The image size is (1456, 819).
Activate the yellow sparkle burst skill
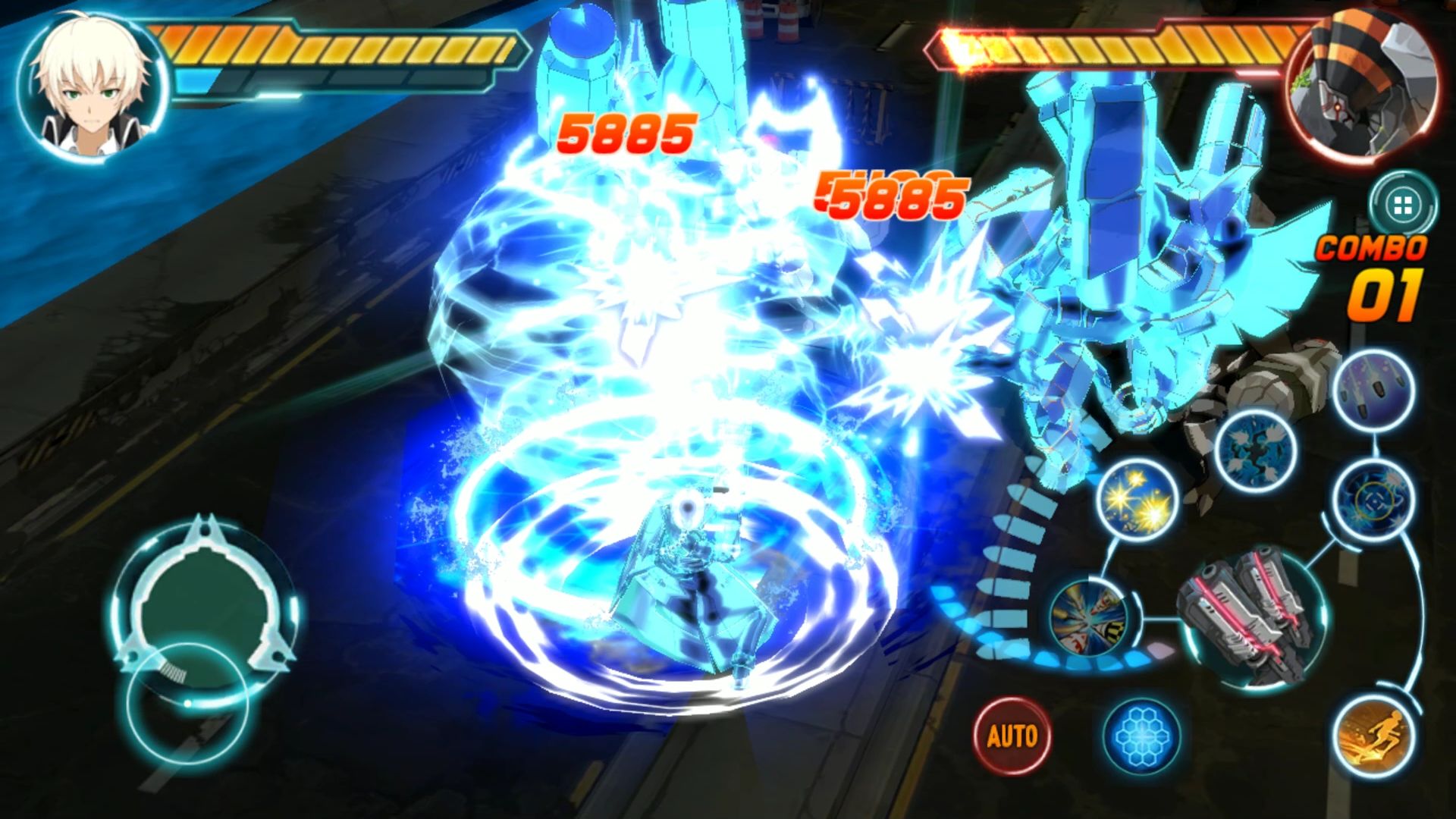[x=1137, y=499]
